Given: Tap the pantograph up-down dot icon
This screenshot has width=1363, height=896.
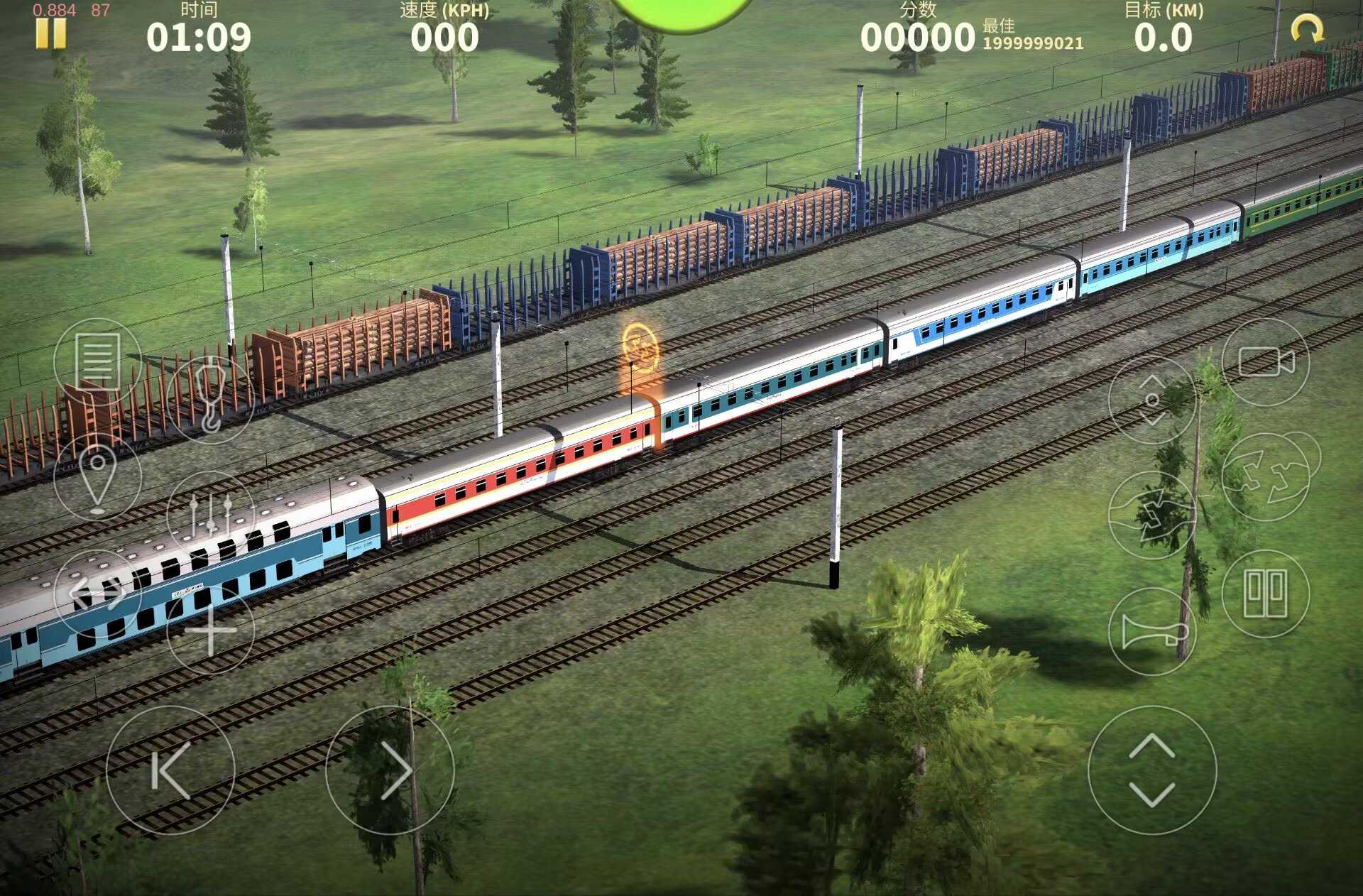Looking at the screenshot, I should pos(1151,400).
